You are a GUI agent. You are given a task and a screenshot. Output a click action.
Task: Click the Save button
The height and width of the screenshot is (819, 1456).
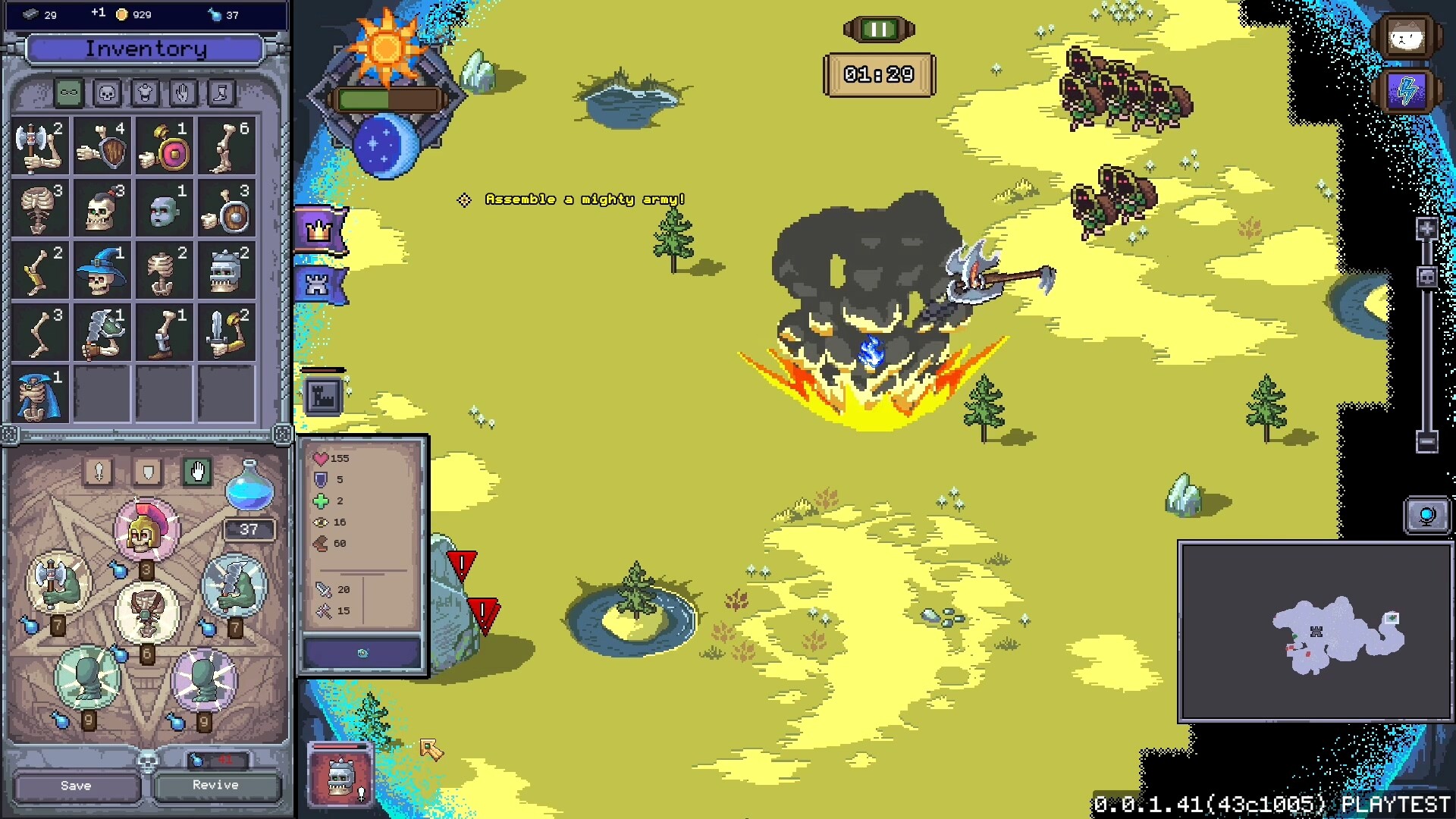(74, 786)
